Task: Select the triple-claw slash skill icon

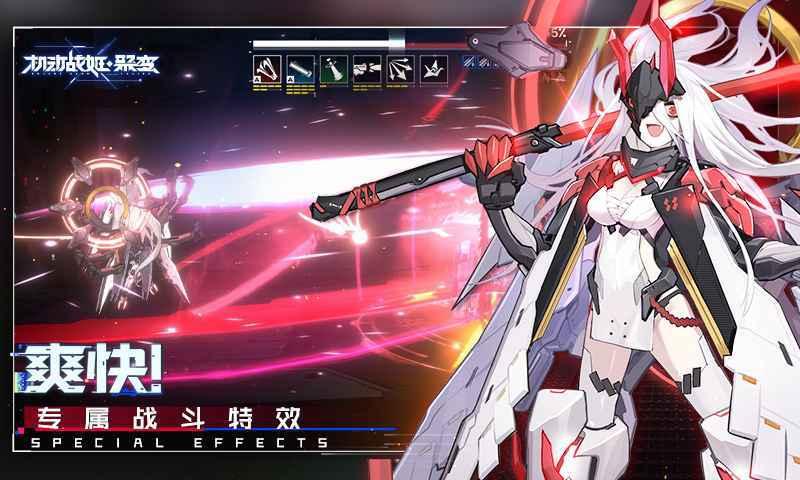Action: click(266, 69)
